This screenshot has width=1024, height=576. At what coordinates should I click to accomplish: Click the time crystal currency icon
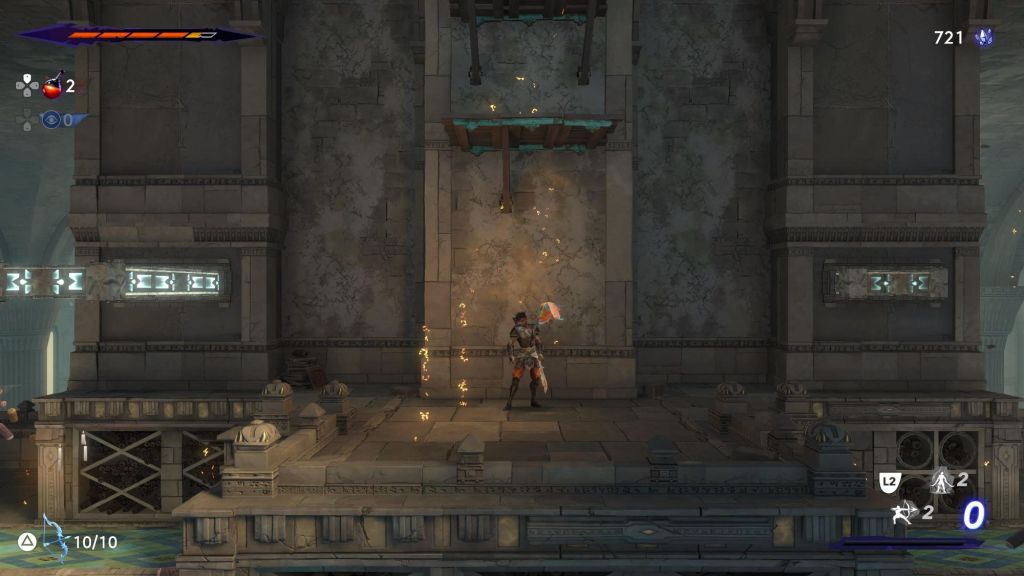point(984,38)
